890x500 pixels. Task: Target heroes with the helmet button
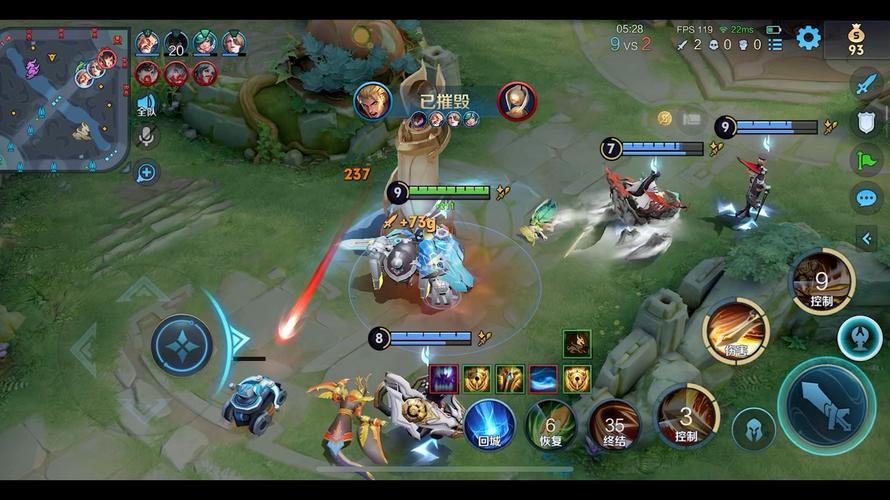point(753,430)
